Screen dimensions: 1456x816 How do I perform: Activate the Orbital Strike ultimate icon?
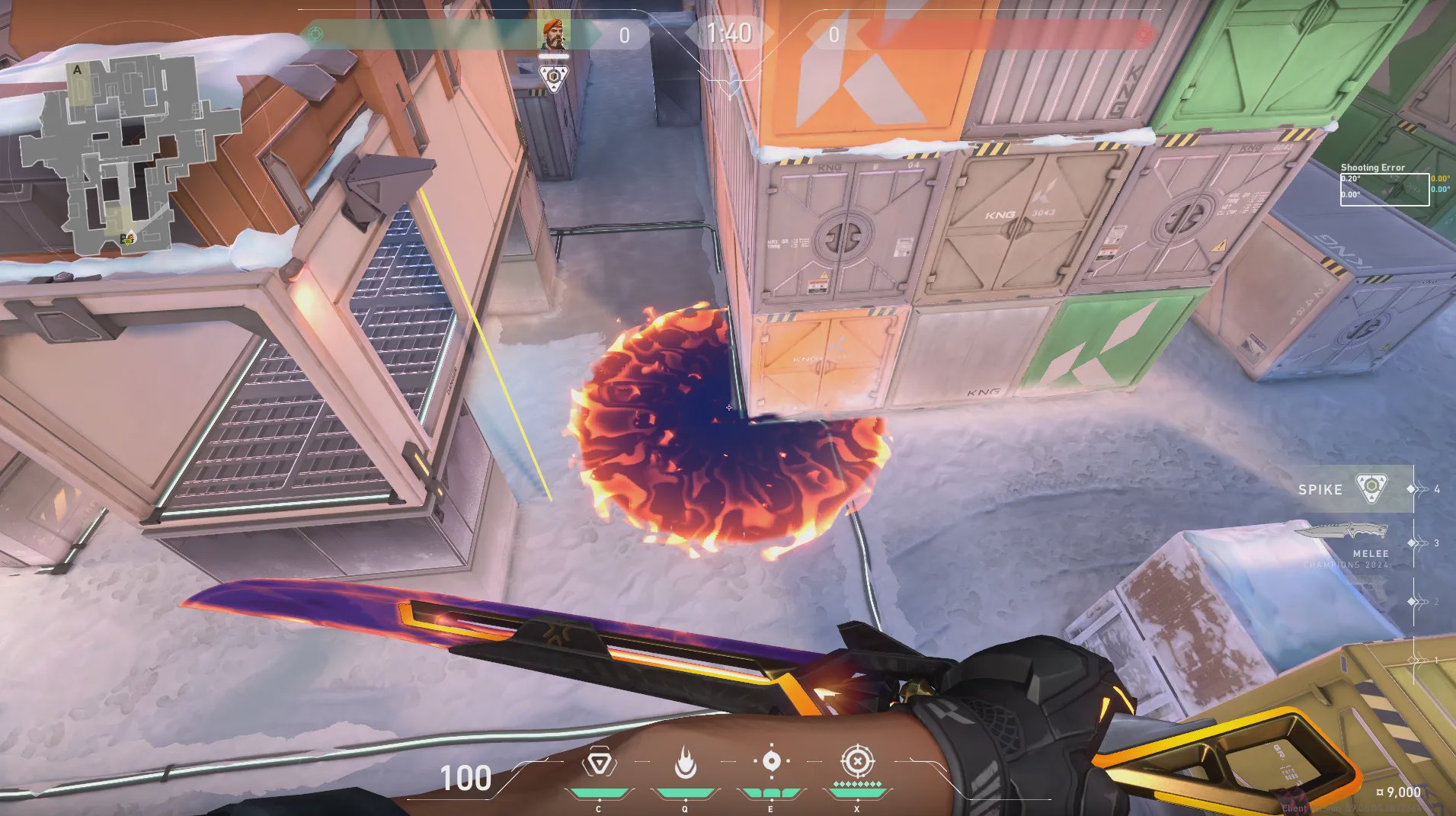857,761
